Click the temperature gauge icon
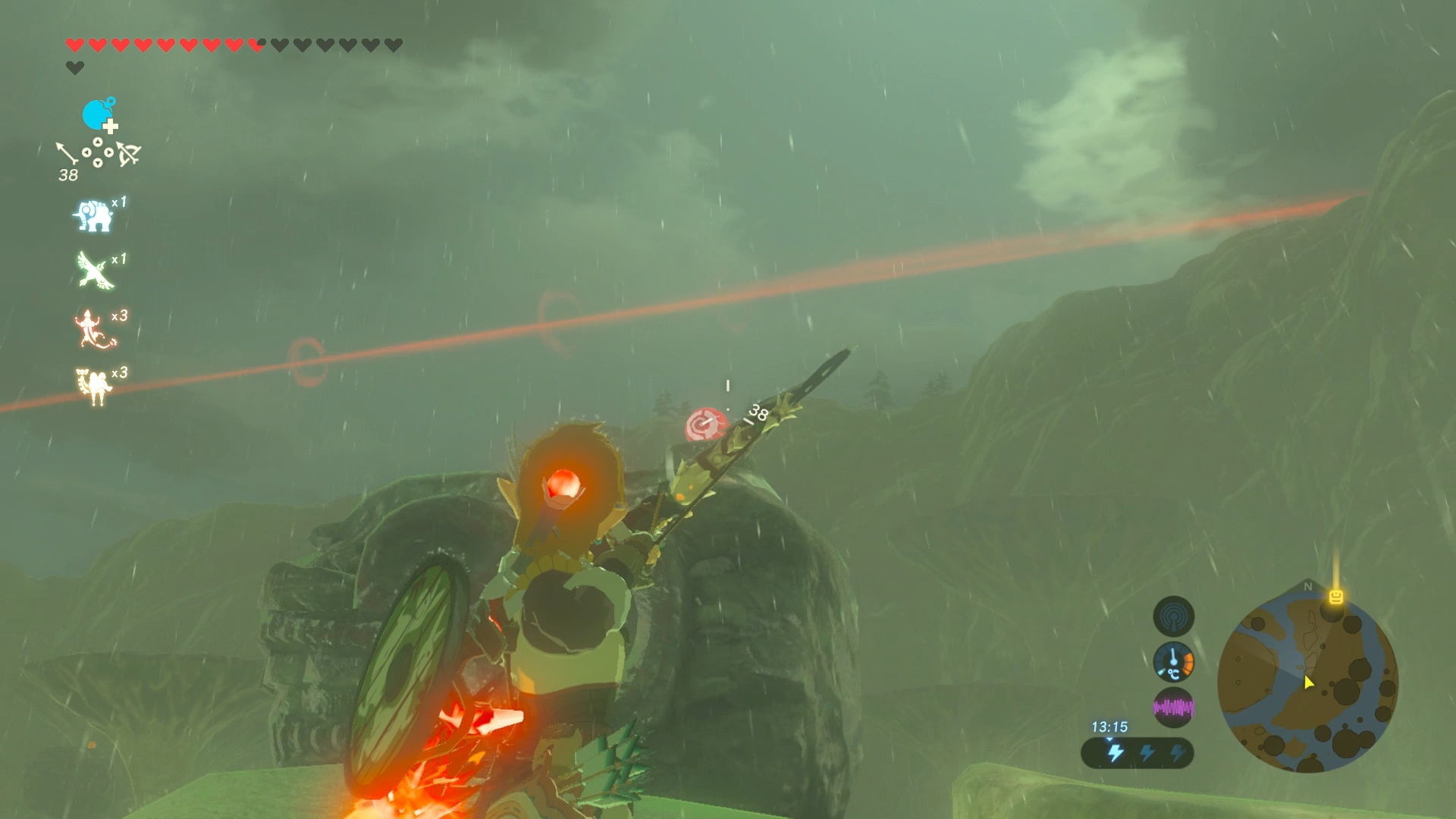This screenshot has width=1456, height=819. click(x=1174, y=661)
